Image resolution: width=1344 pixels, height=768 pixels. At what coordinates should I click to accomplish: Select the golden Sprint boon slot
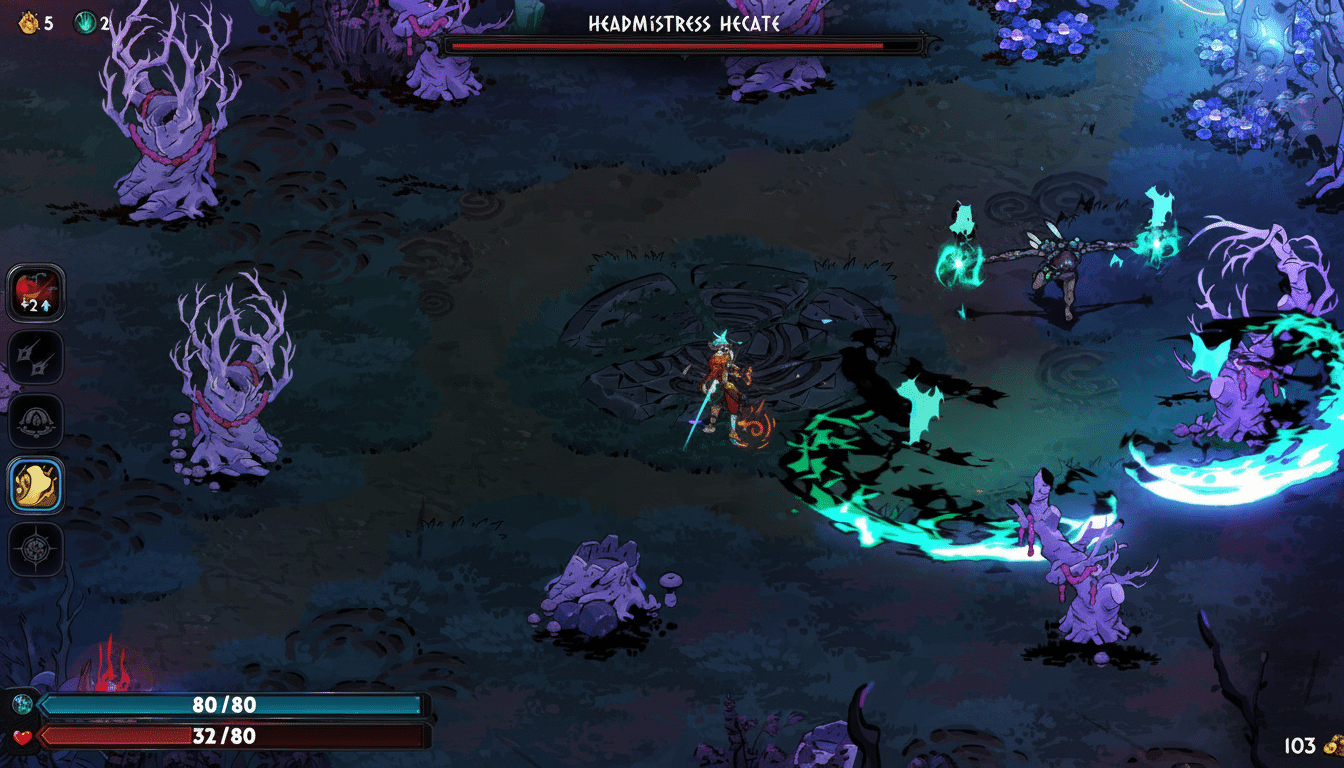tap(37, 485)
